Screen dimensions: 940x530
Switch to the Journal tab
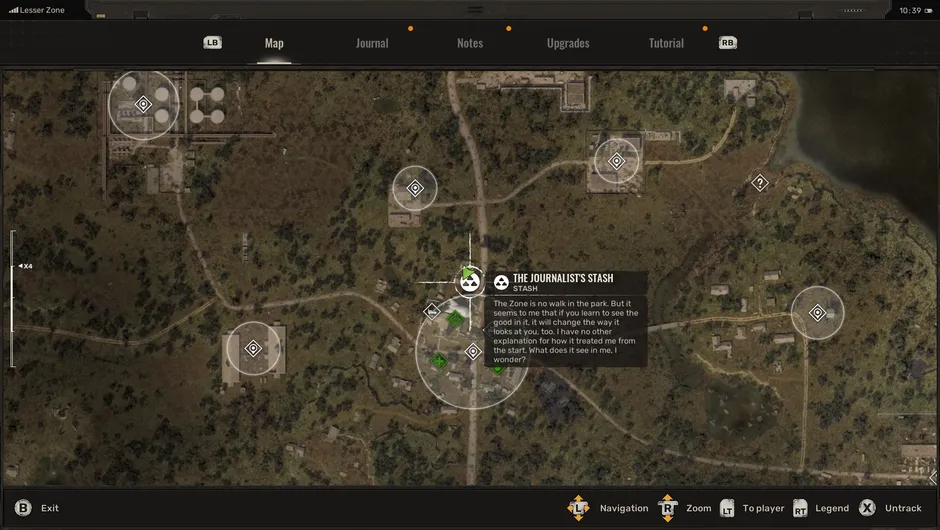pyautogui.click(x=372, y=43)
